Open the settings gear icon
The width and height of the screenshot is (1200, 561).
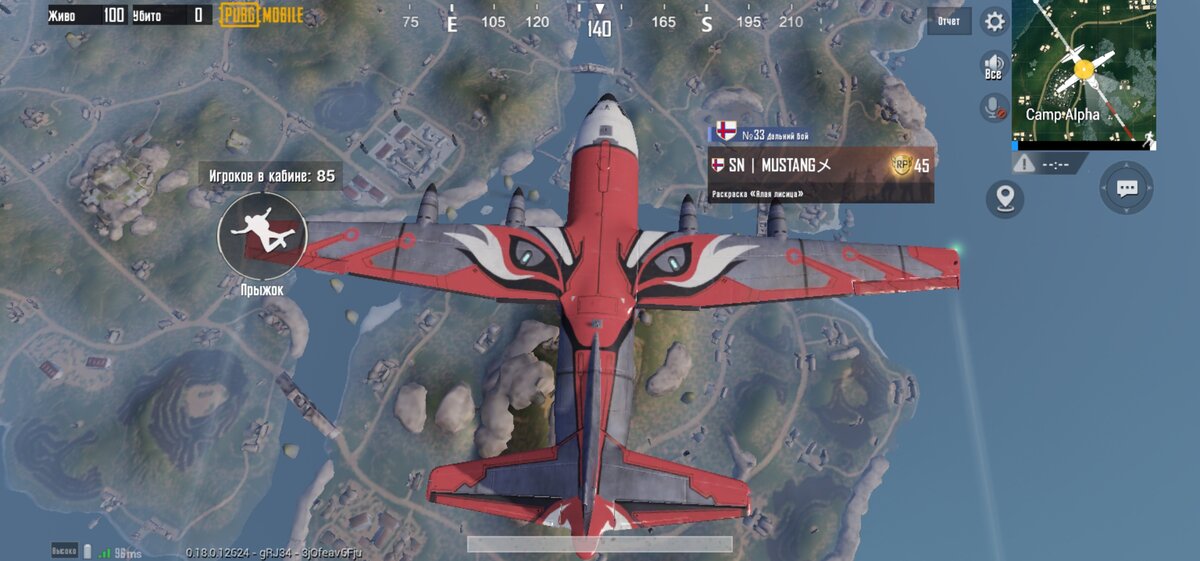pyautogui.click(x=994, y=21)
